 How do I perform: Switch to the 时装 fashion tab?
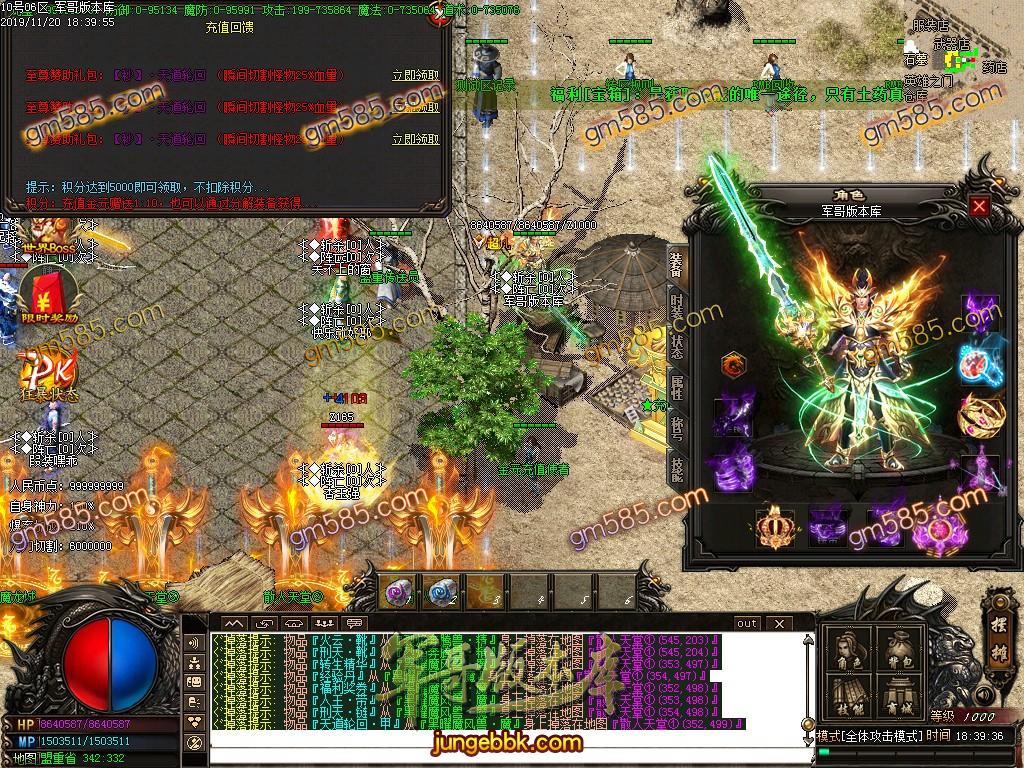click(676, 307)
